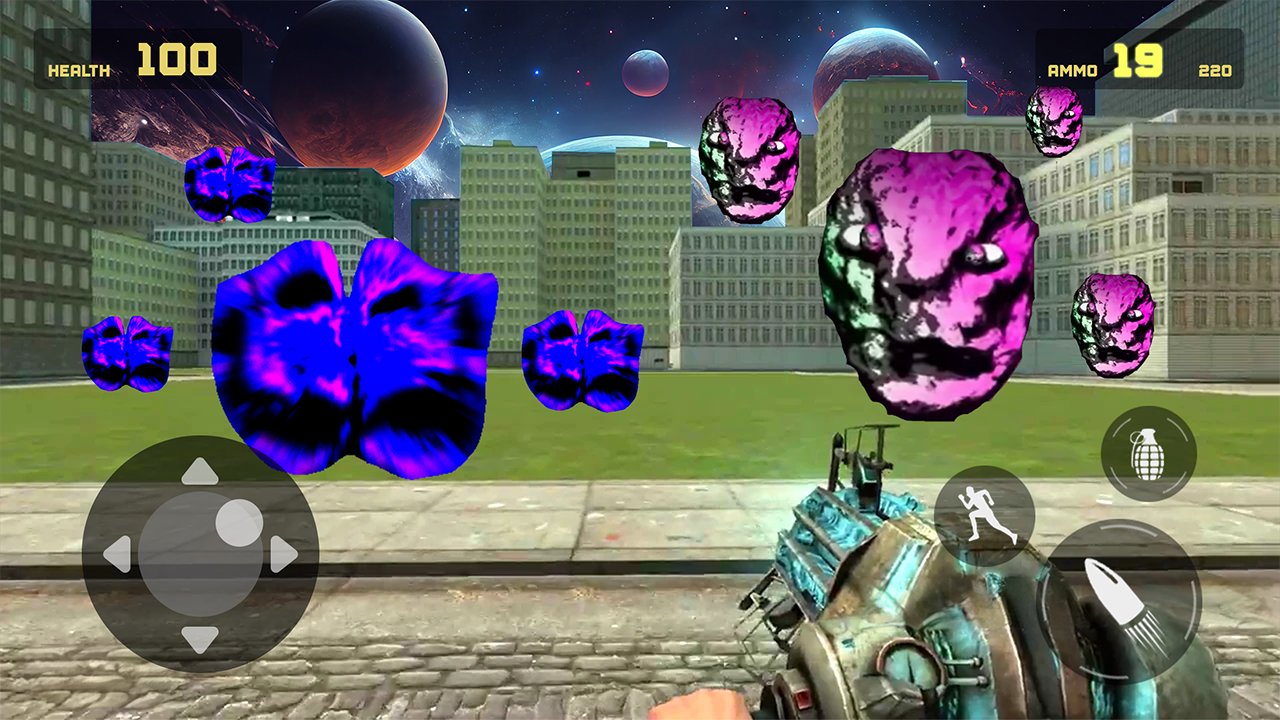Tap the small pink enemy on the right side
The width and height of the screenshot is (1280, 720).
1110,325
